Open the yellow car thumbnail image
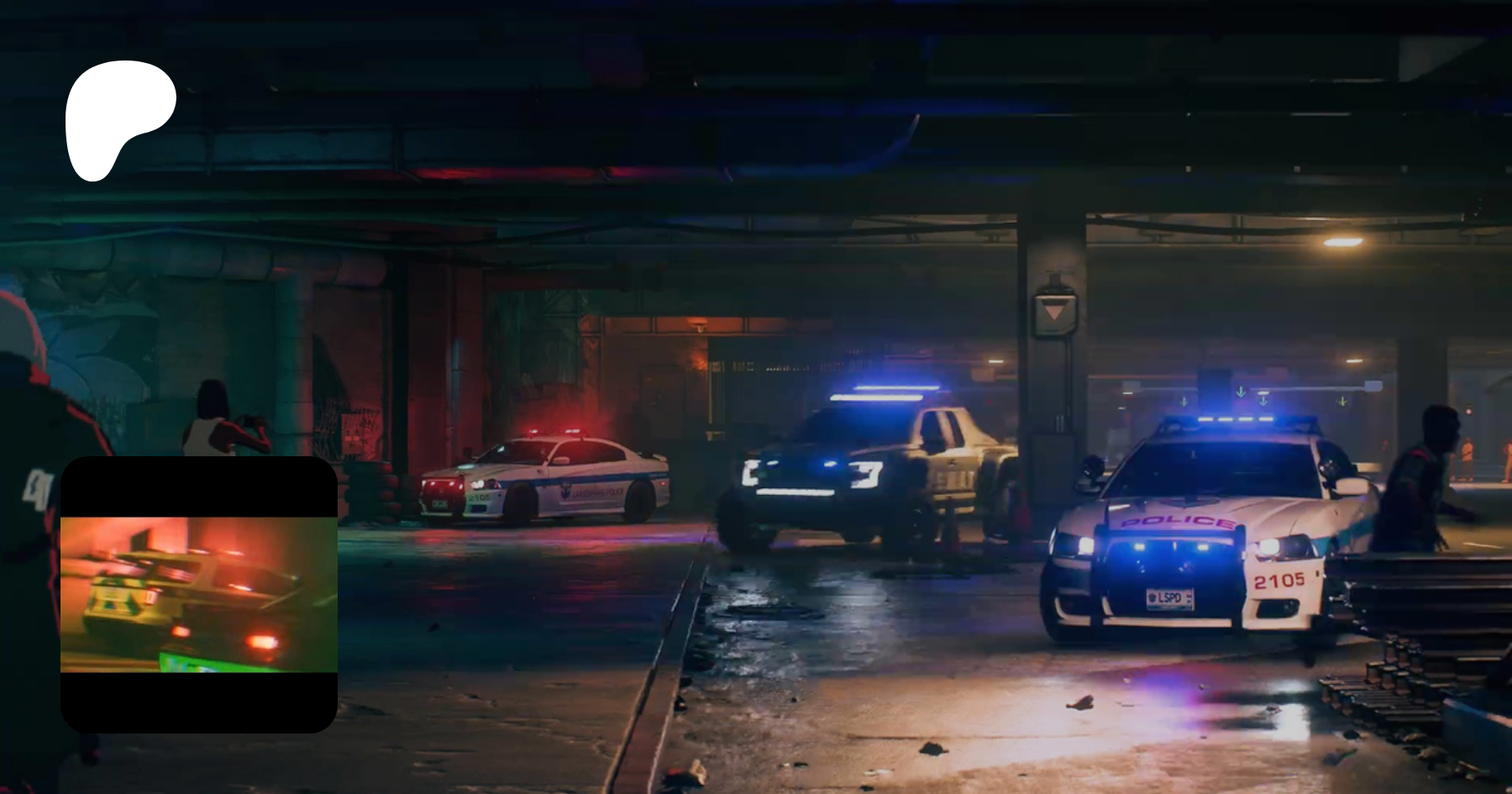 pyautogui.click(x=199, y=594)
